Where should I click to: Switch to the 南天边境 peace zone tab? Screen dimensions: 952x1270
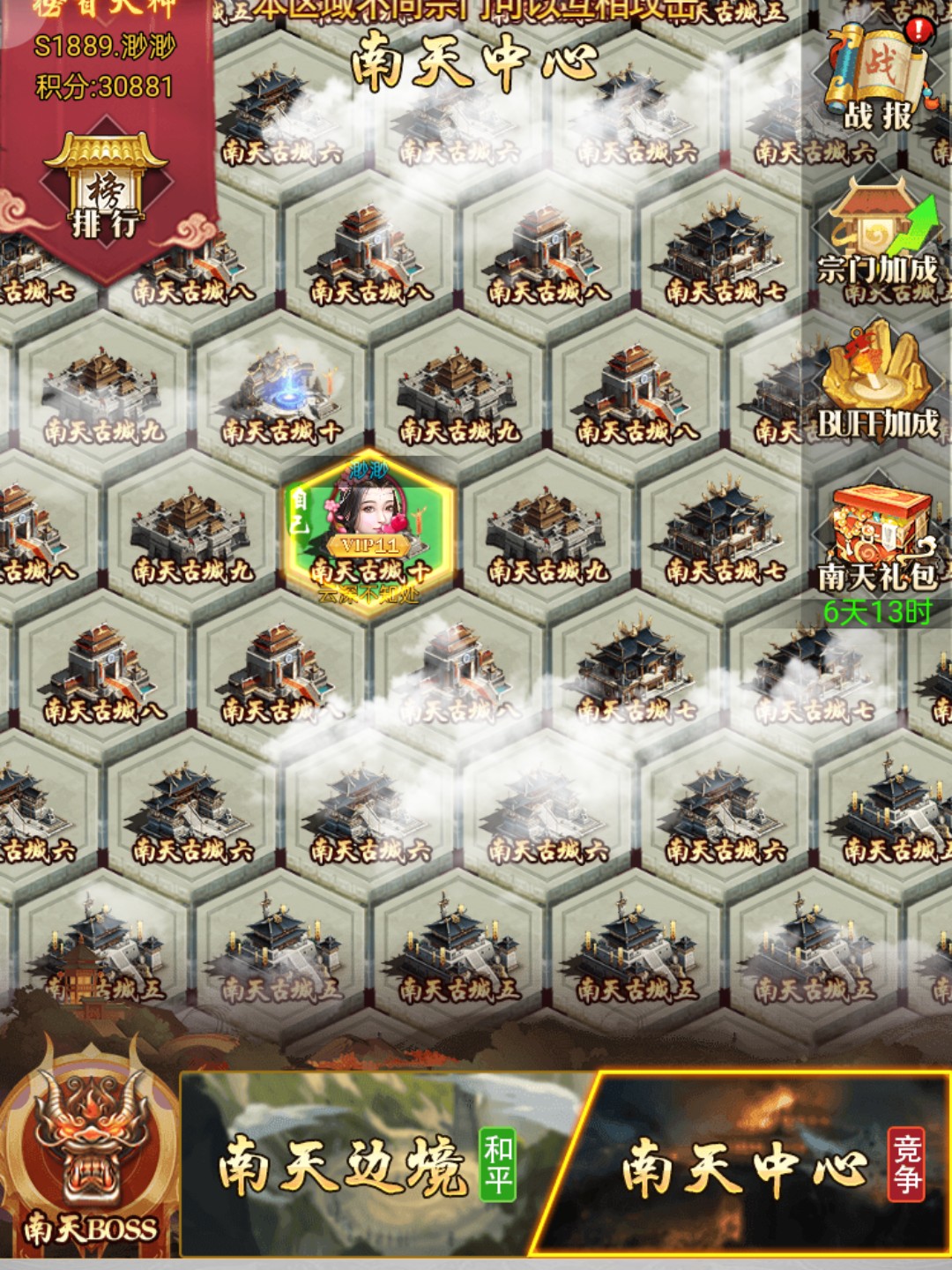coord(370,1166)
